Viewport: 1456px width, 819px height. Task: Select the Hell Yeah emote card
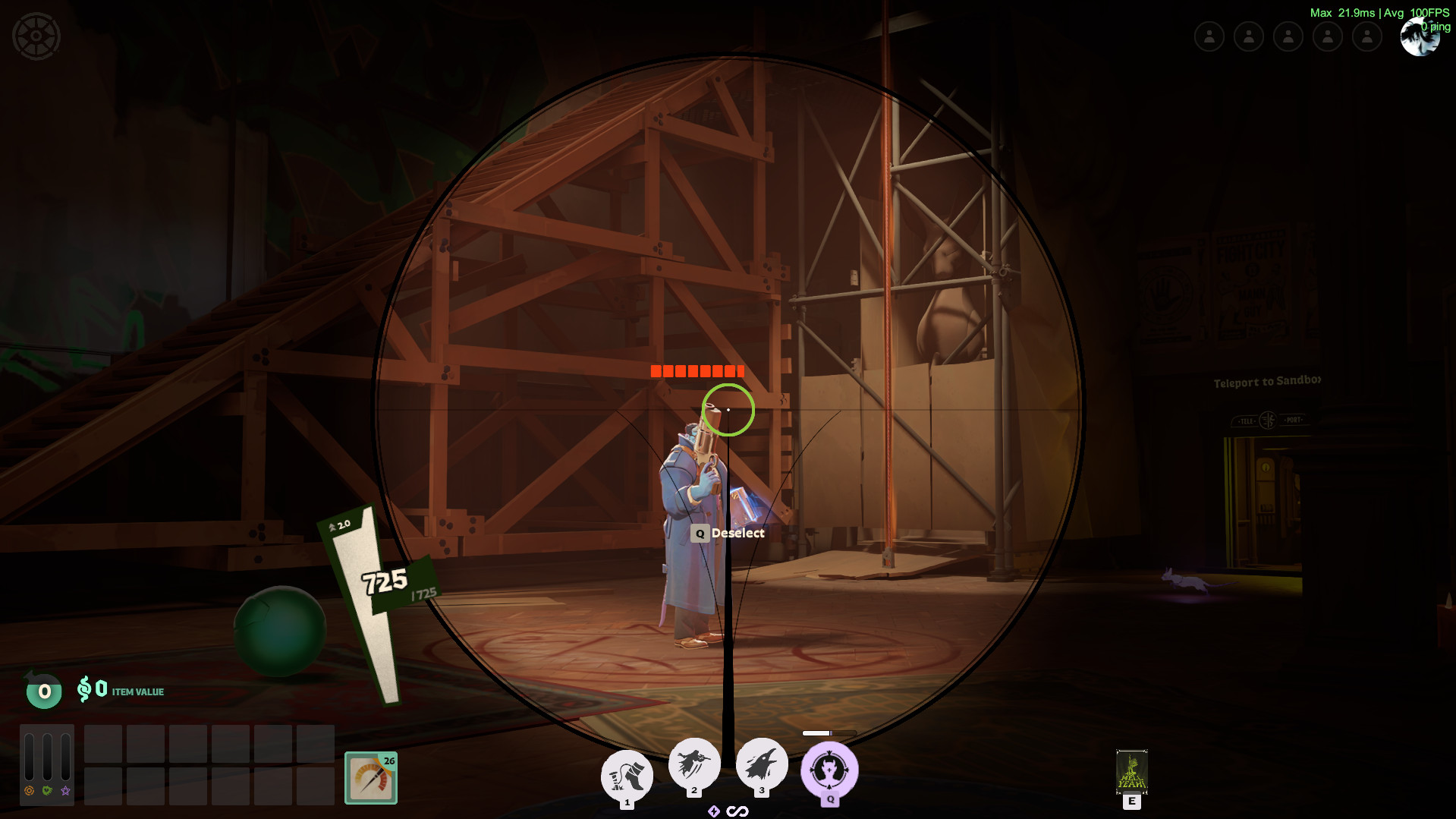point(1131,771)
